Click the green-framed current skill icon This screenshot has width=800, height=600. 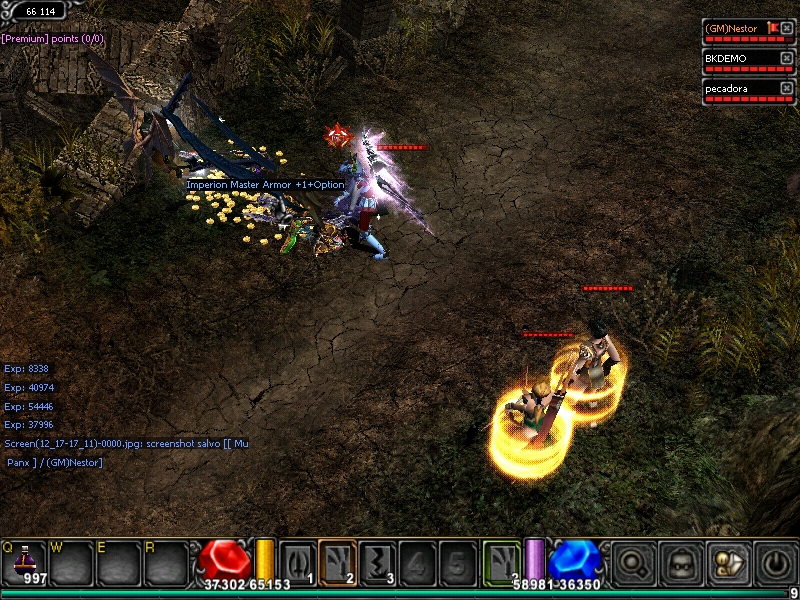[502, 562]
